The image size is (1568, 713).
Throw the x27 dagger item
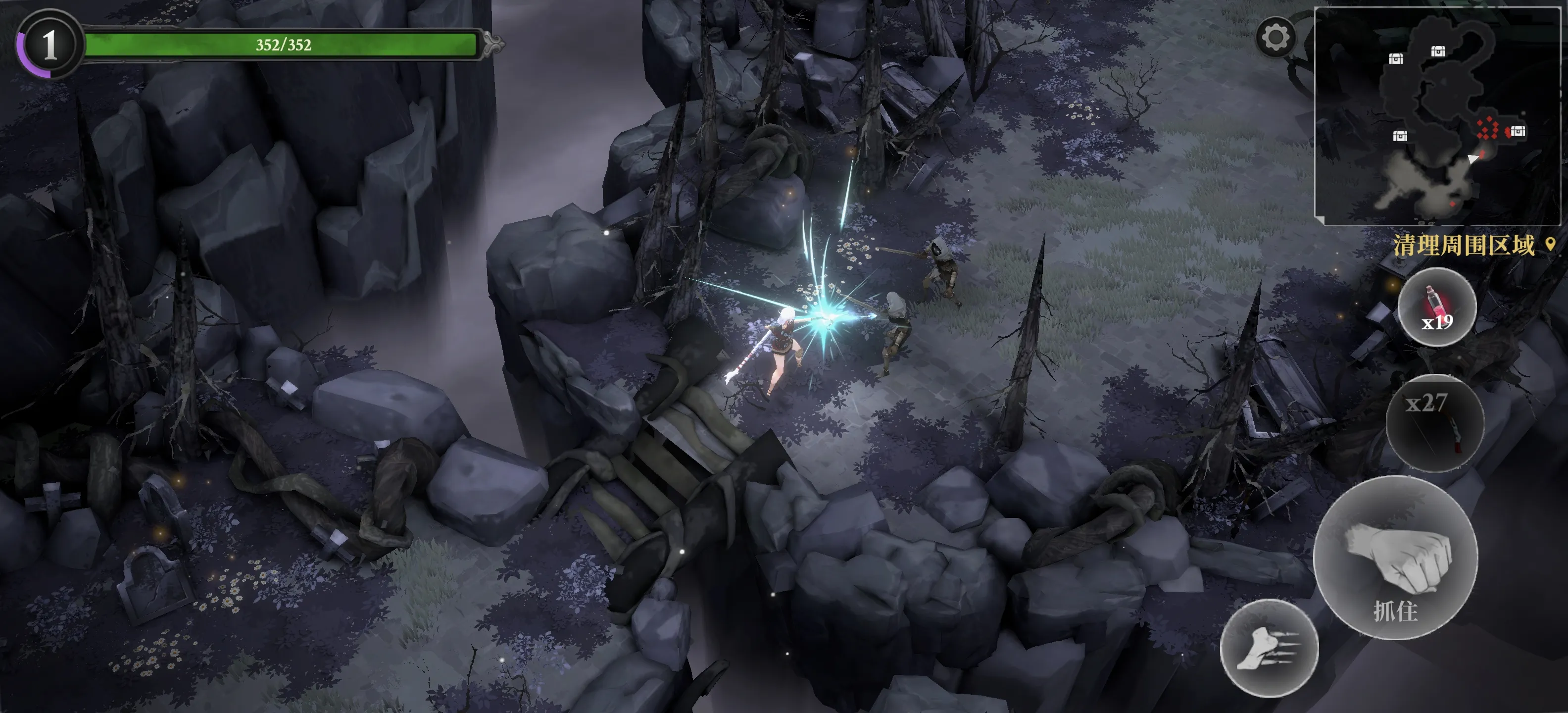tap(1435, 423)
